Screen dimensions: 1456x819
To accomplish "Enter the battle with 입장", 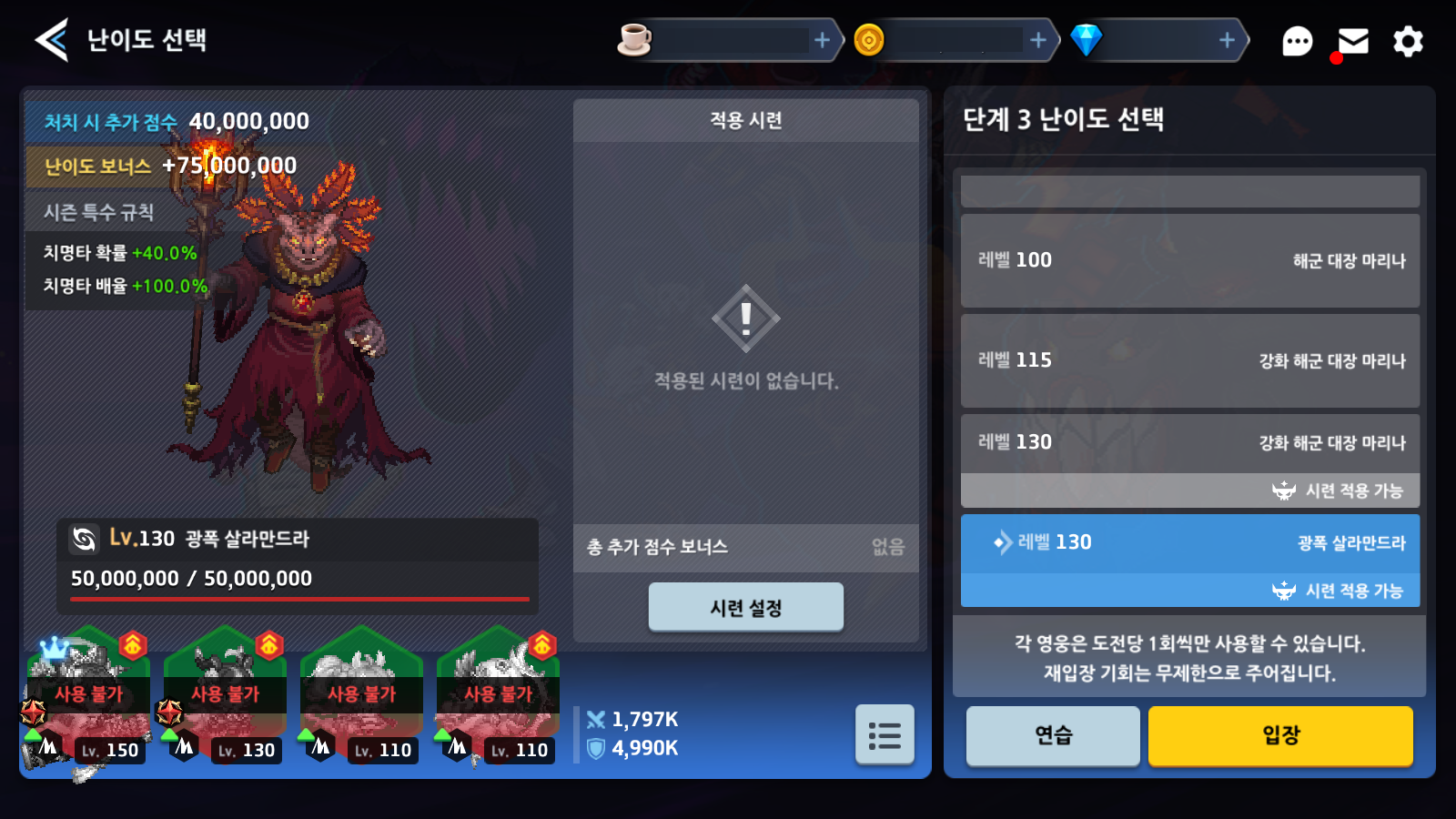I will pos(1280,735).
